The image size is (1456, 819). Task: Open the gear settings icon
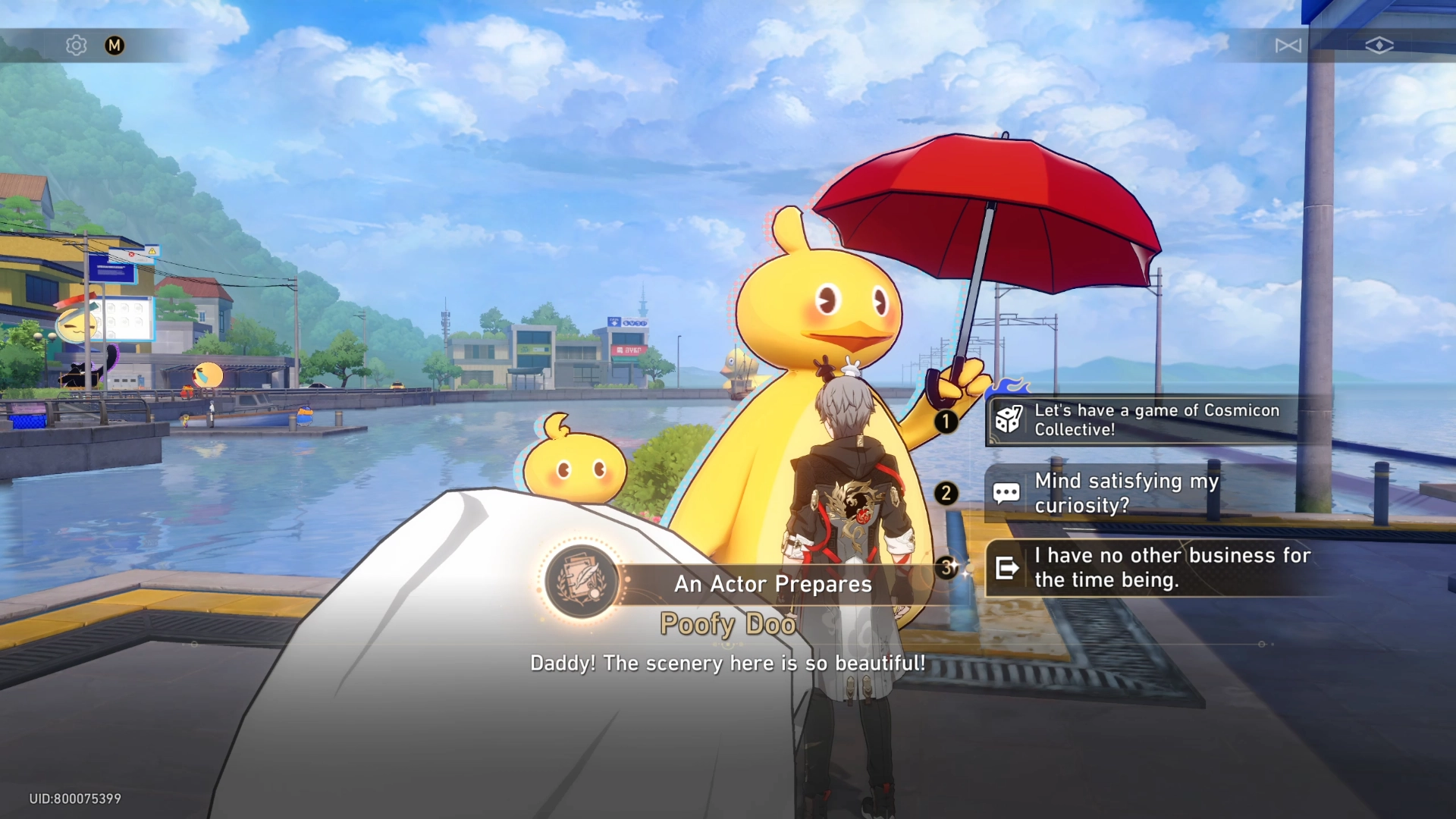(x=76, y=45)
